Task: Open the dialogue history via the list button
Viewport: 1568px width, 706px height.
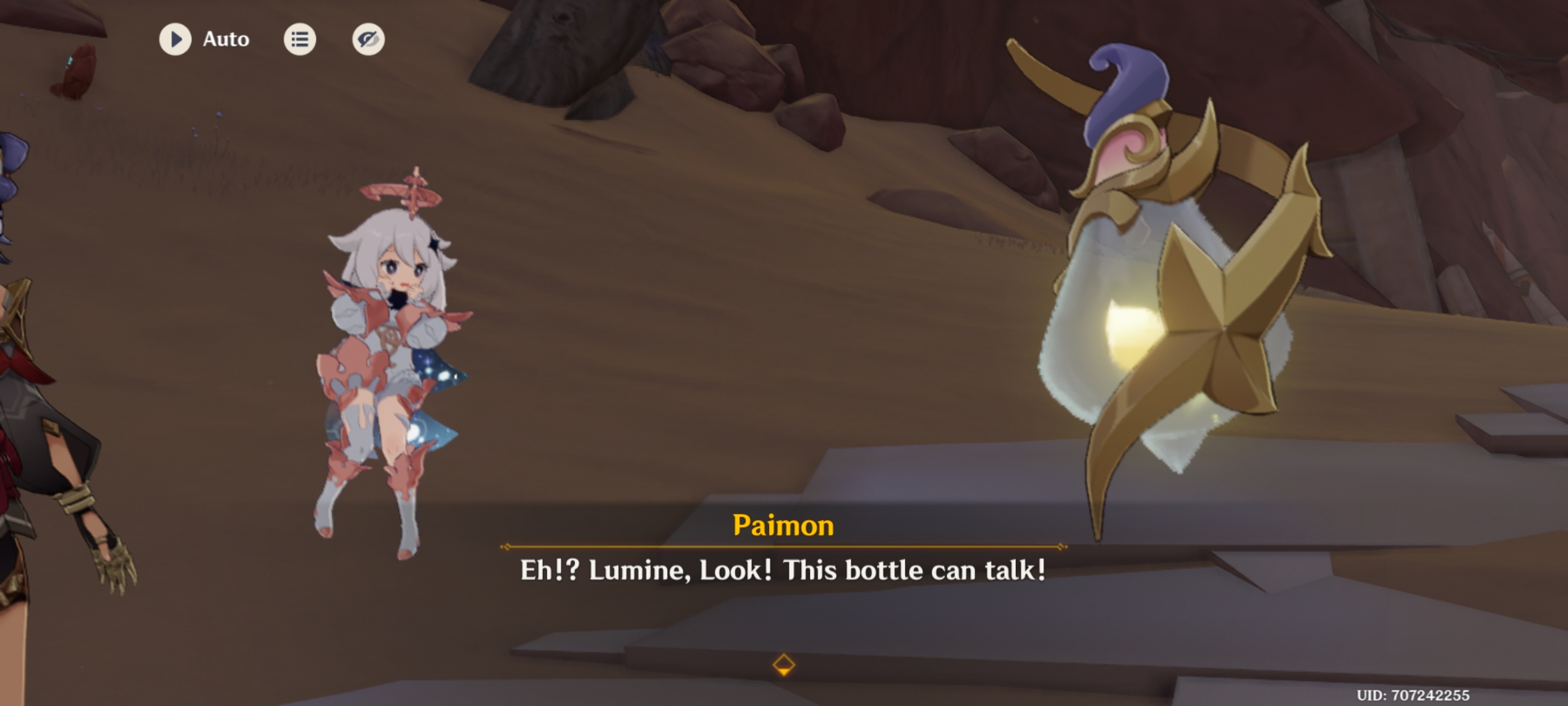Action: (x=301, y=39)
